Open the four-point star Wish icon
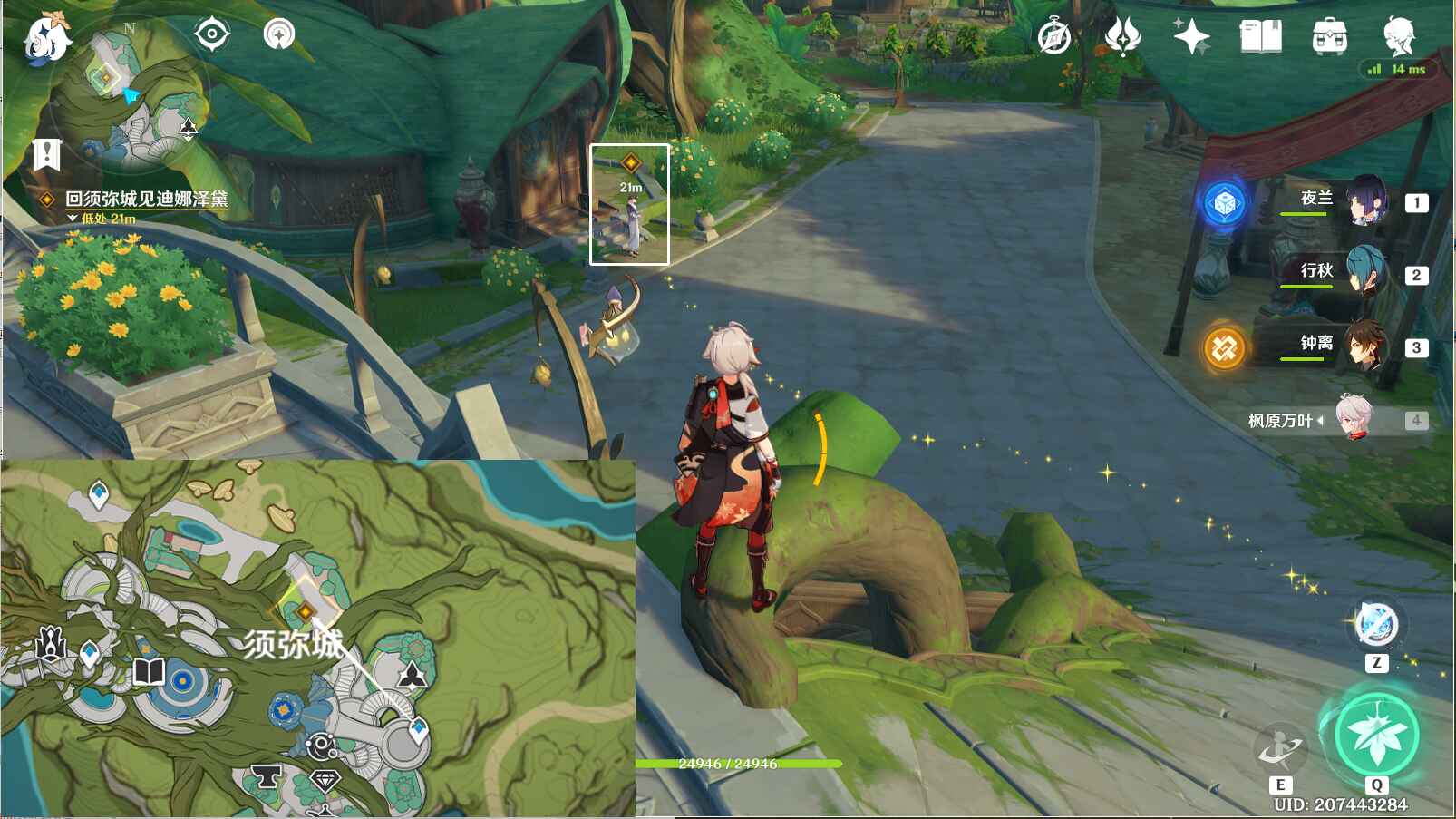The height and width of the screenshot is (819, 1456). pos(1191,37)
